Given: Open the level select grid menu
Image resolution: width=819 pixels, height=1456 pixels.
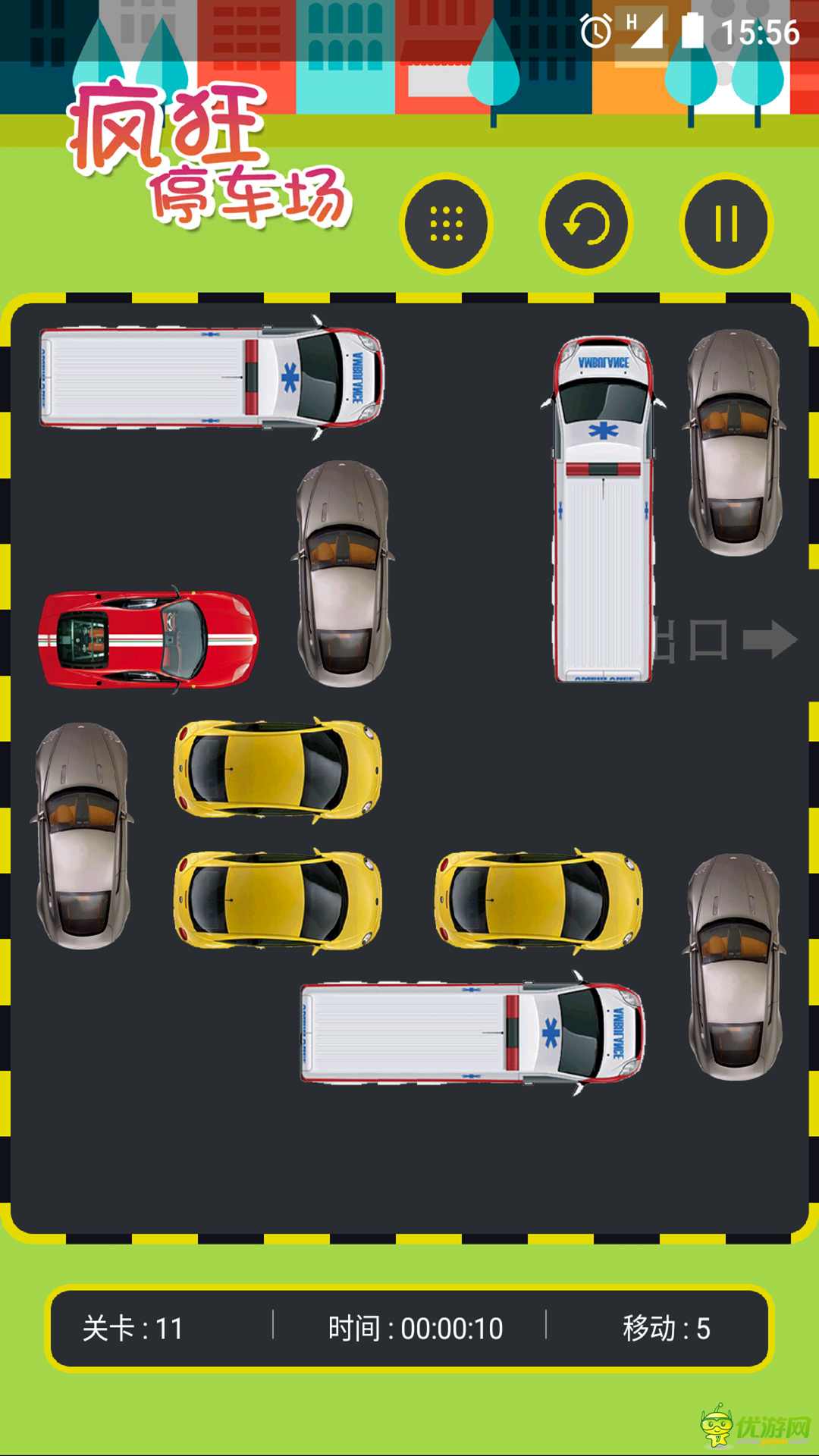Looking at the screenshot, I should [x=446, y=224].
